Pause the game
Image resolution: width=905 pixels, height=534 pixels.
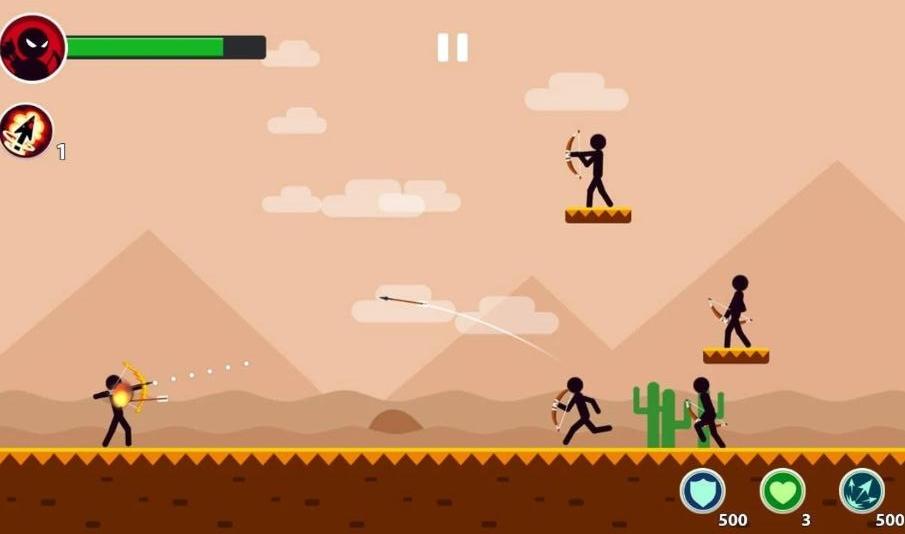click(x=452, y=47)
